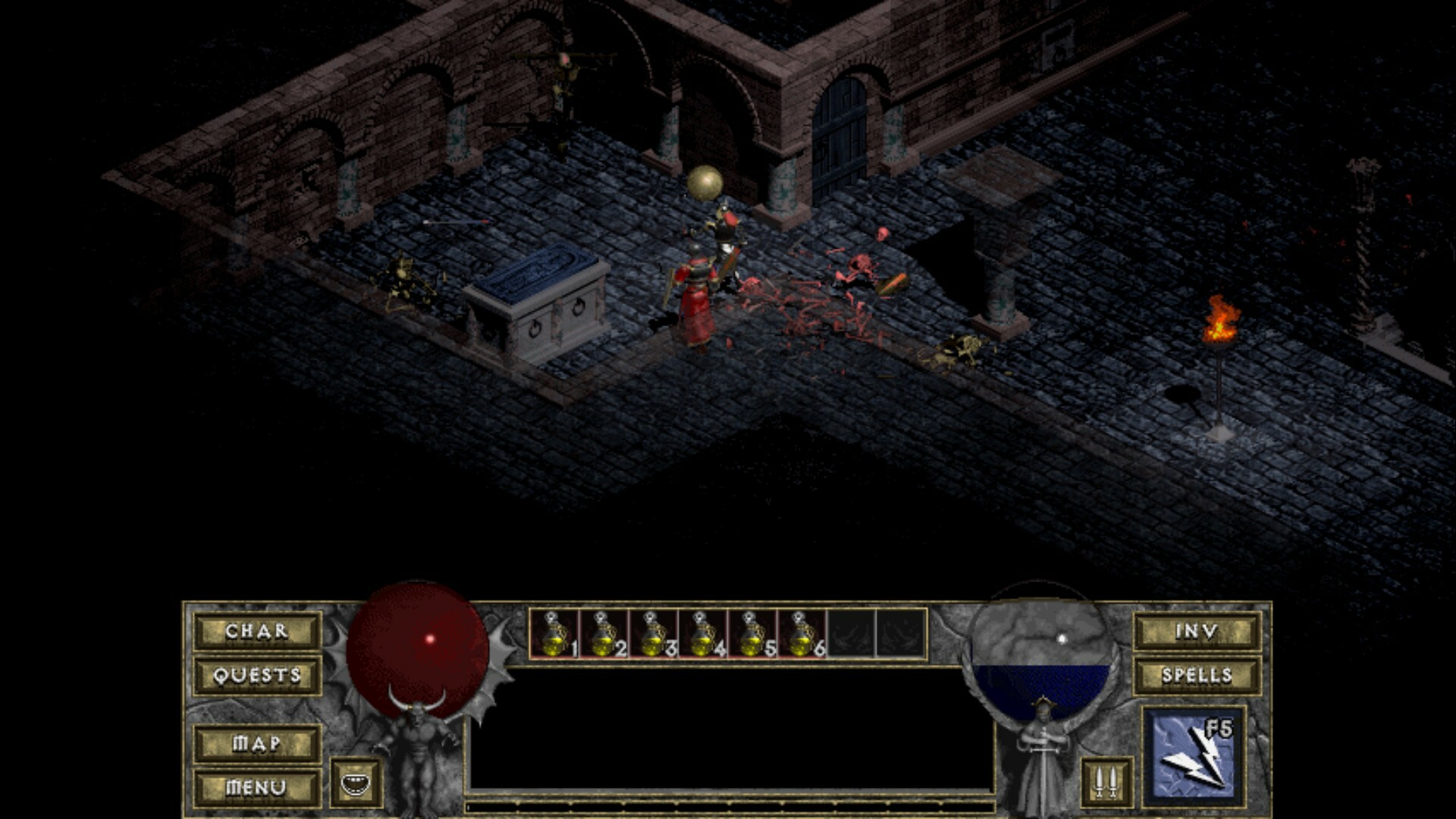Show the MAP overlay

[257, 743]
